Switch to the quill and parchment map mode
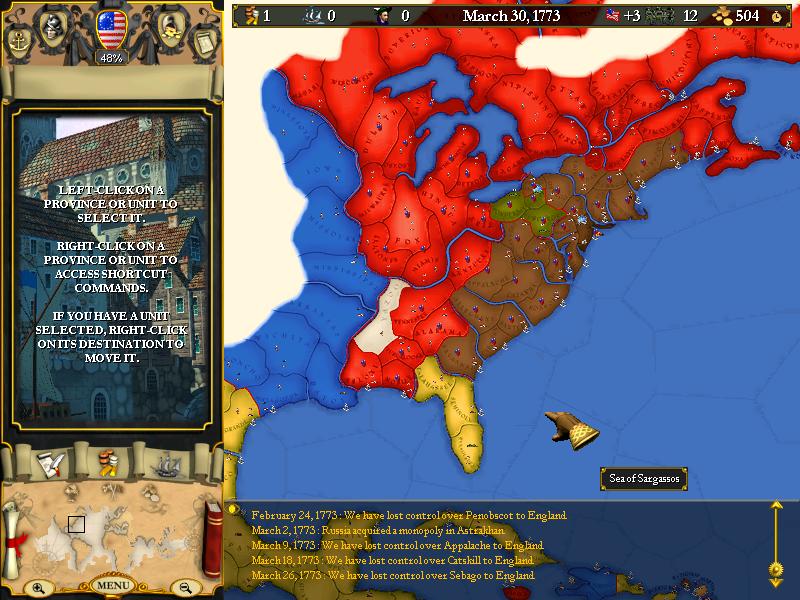 [50, 463]
